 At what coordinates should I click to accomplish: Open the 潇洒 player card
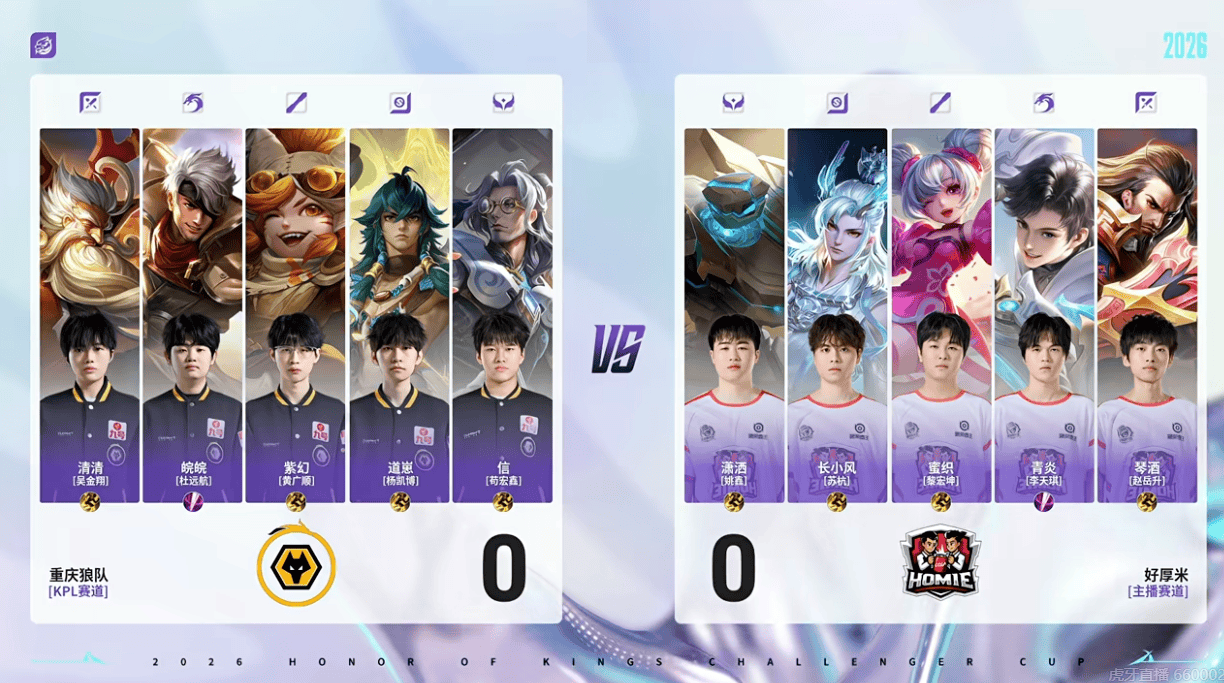[734, 315]
